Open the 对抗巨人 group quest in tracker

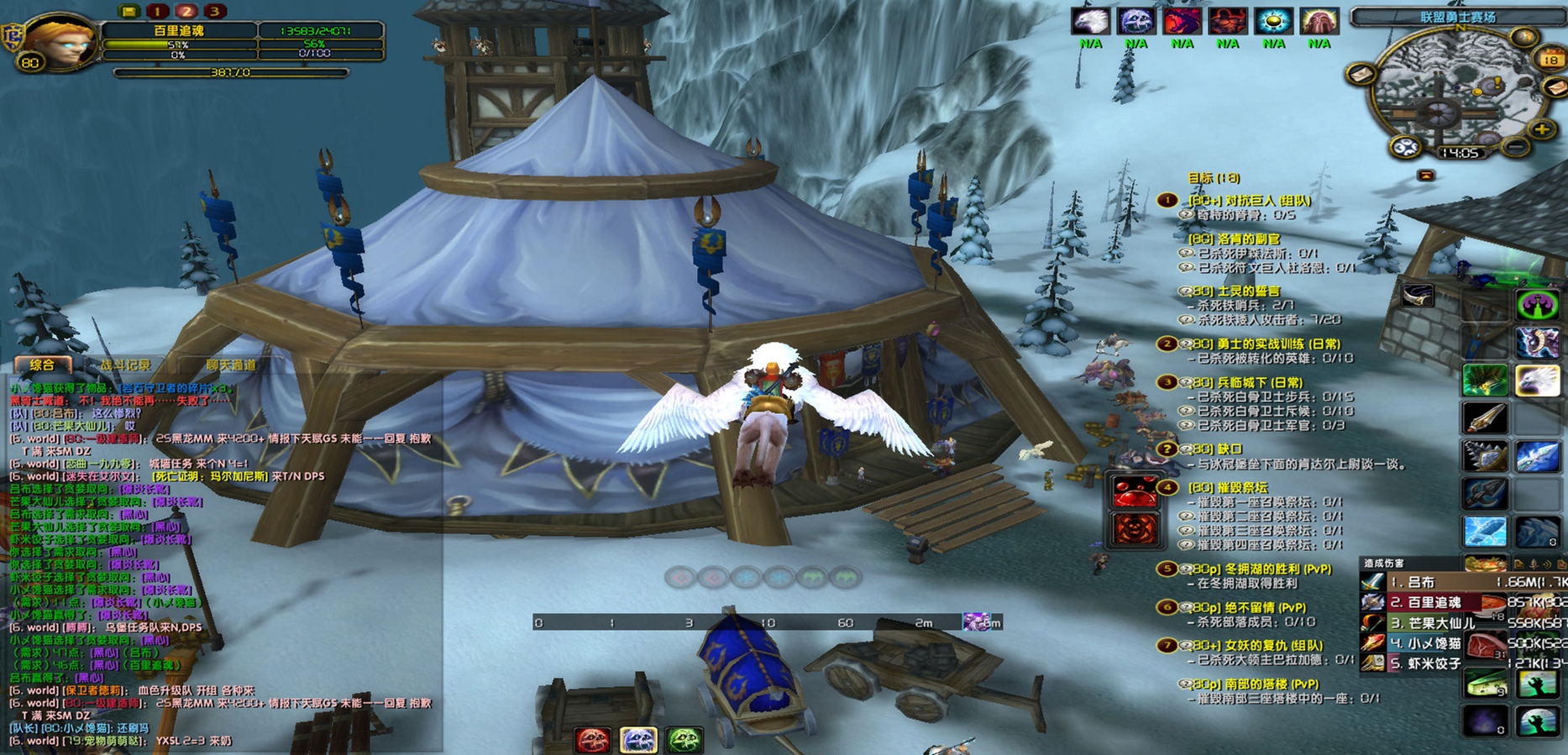(x=1249, y=201)
